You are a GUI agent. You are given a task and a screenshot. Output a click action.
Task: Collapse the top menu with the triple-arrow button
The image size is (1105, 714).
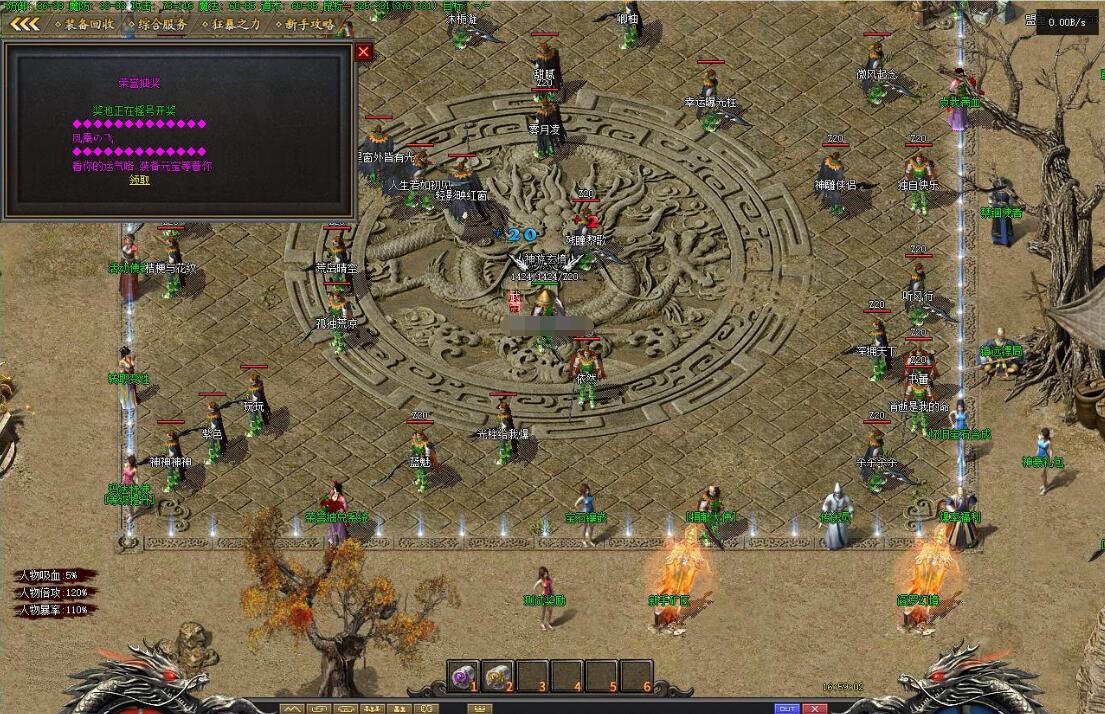(x=25, y=24)
